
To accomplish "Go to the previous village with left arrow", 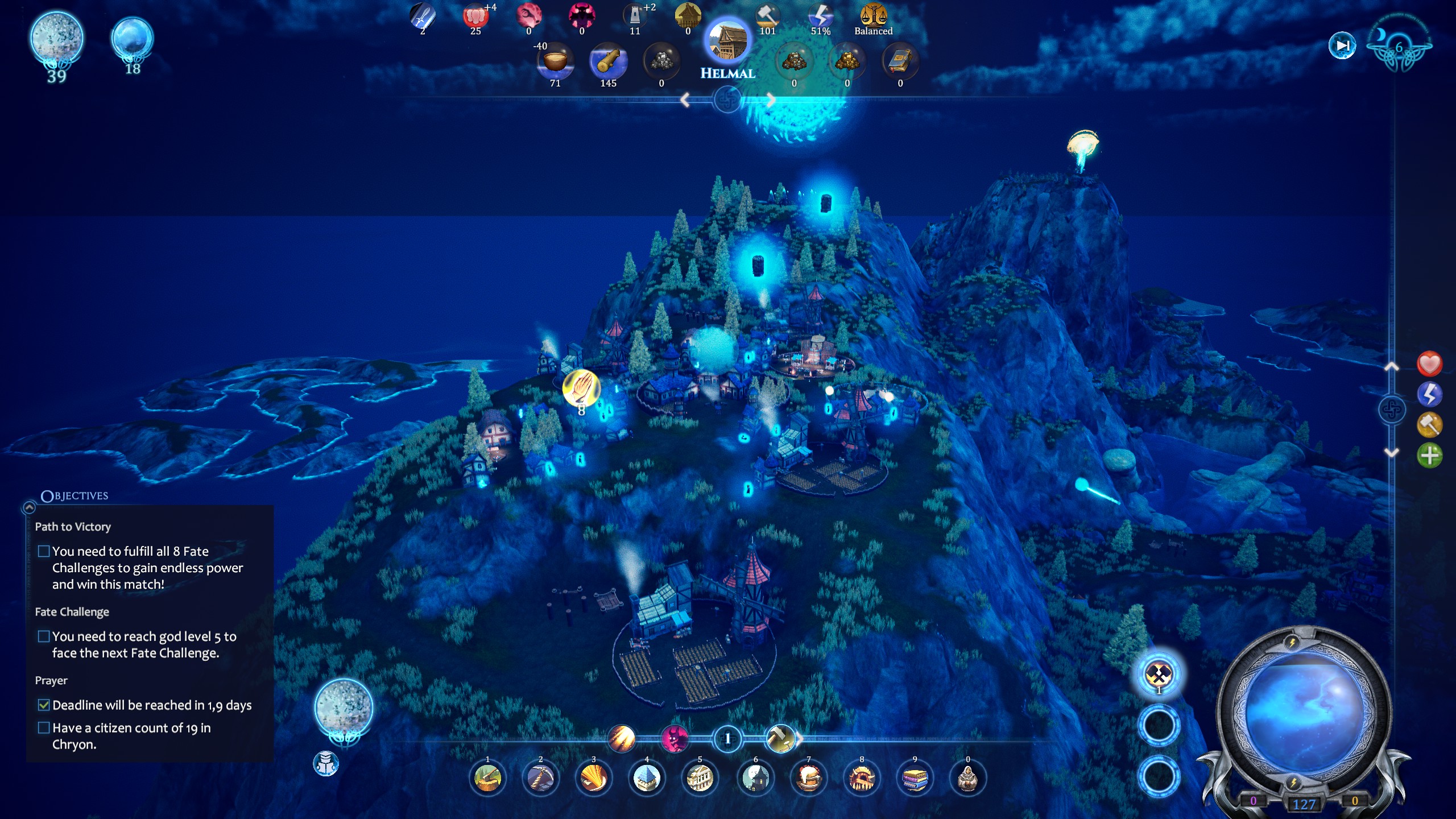I will [685, 101].
